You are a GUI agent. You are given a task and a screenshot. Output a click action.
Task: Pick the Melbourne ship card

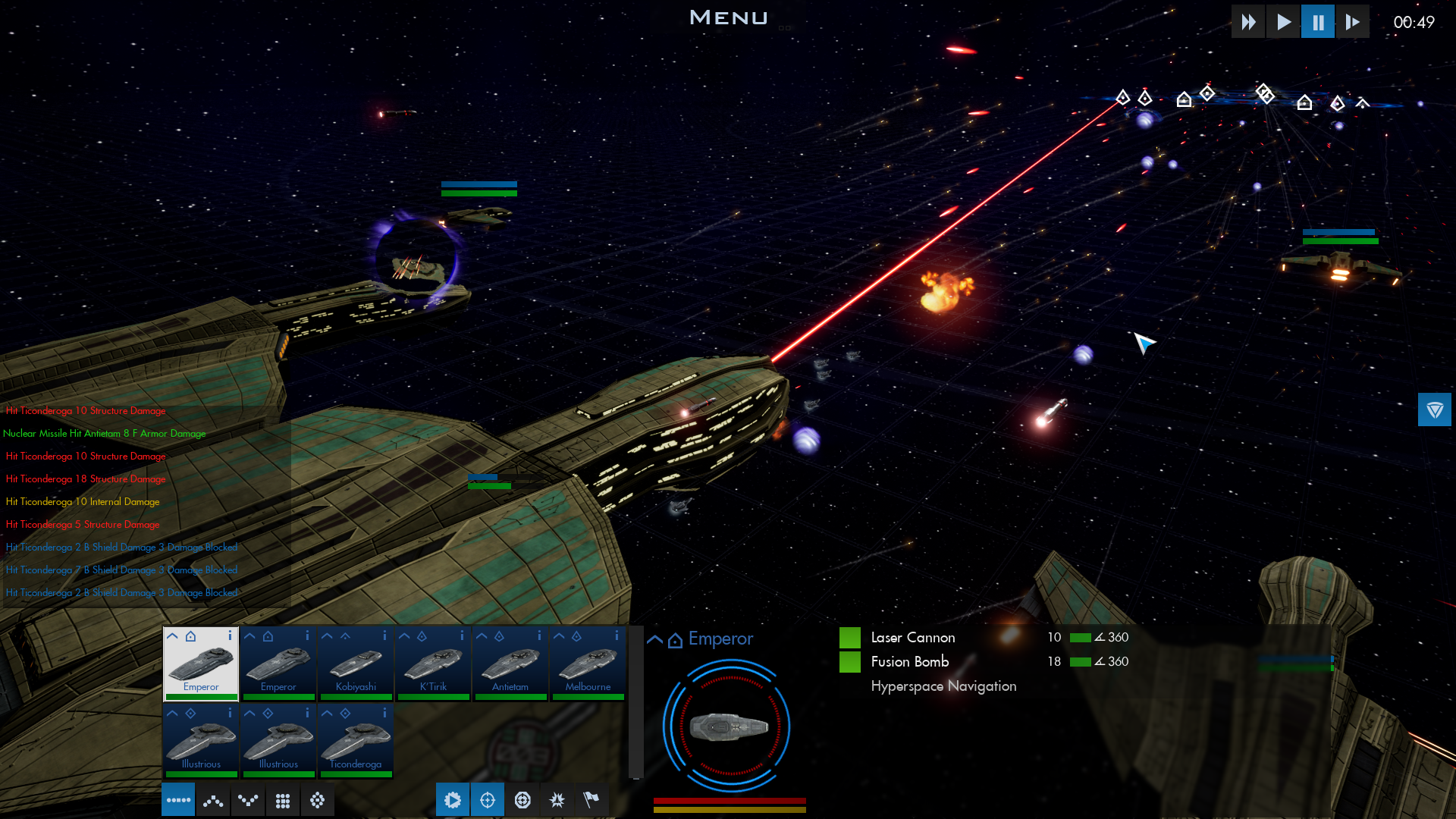(x=588, y=664)
